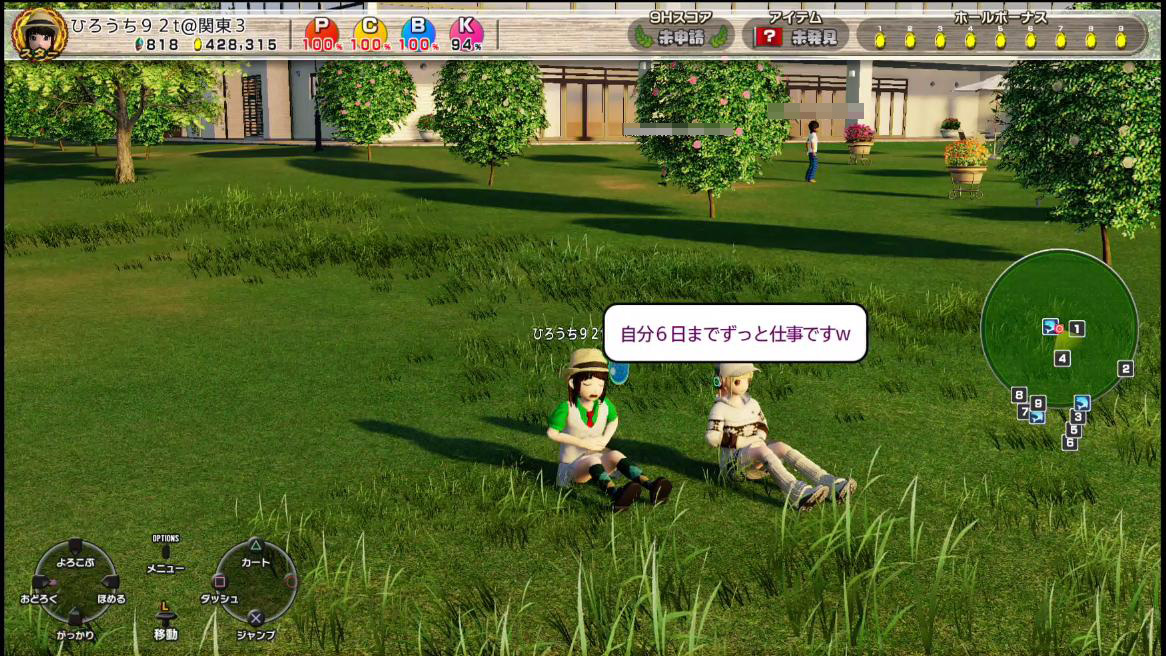Open the undiscovered item question-mark box

(768, 37)
